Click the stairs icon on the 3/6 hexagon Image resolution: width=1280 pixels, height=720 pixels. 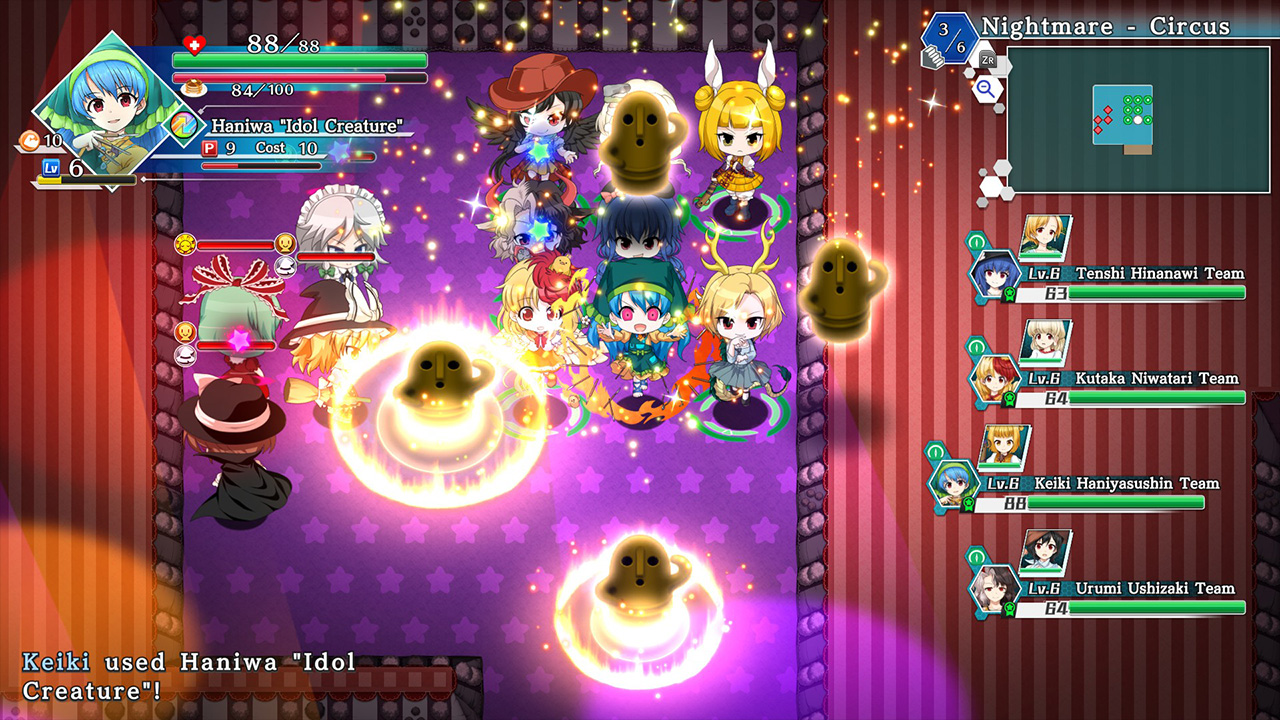(935, 58)
